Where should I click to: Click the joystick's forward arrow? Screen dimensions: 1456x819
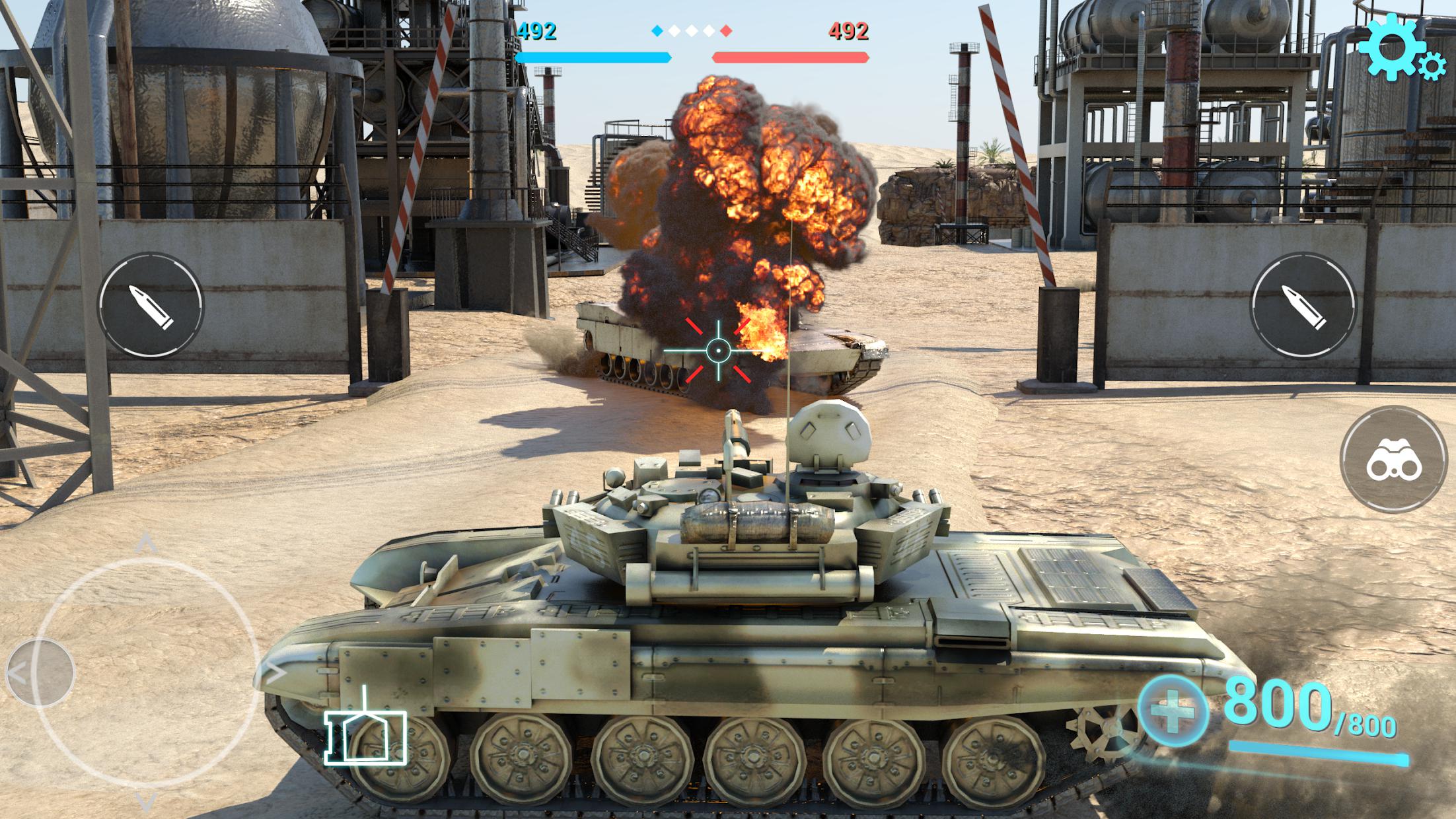[146, 544]
